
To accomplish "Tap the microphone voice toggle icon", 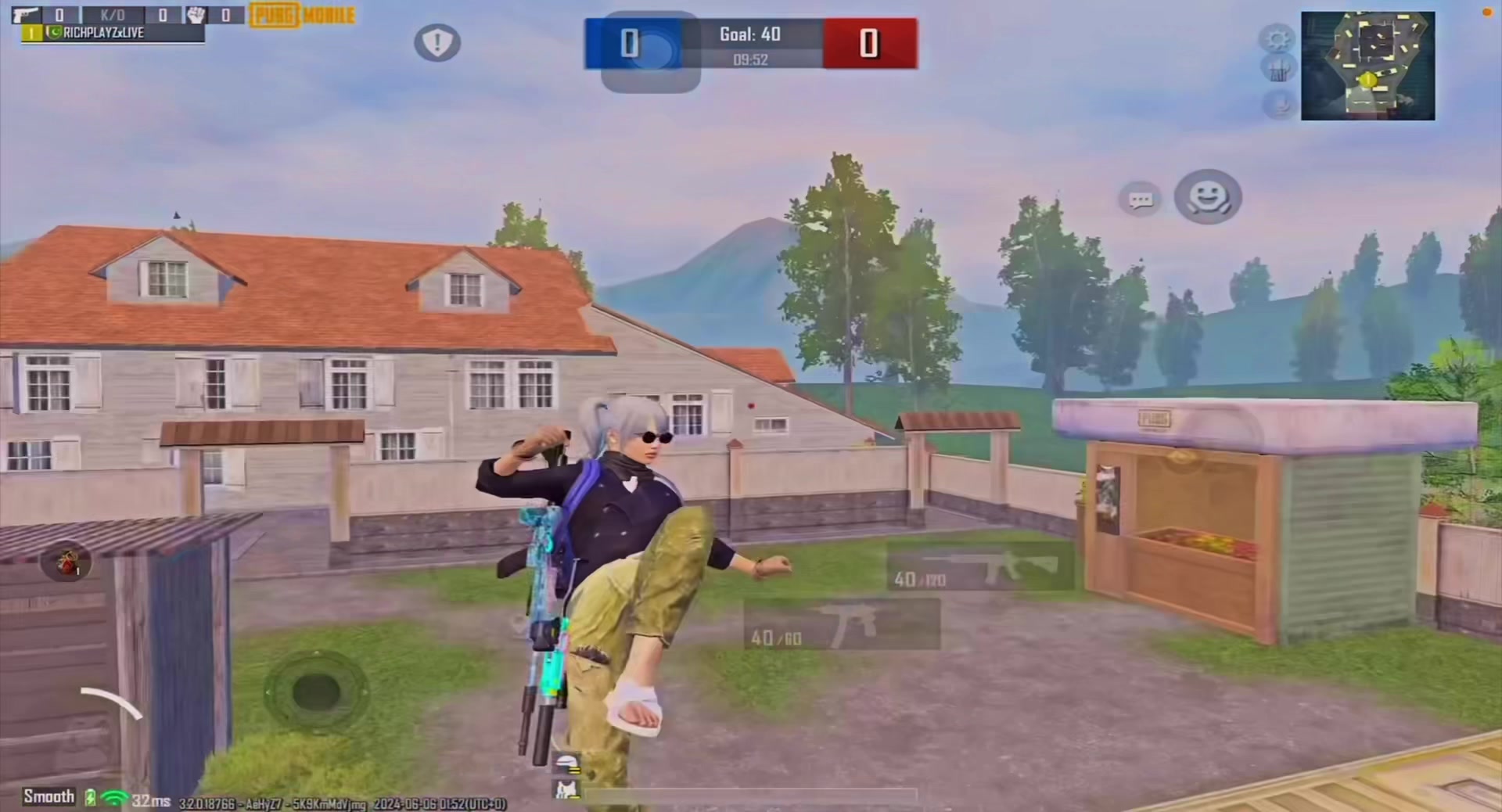I will 1280,103.
